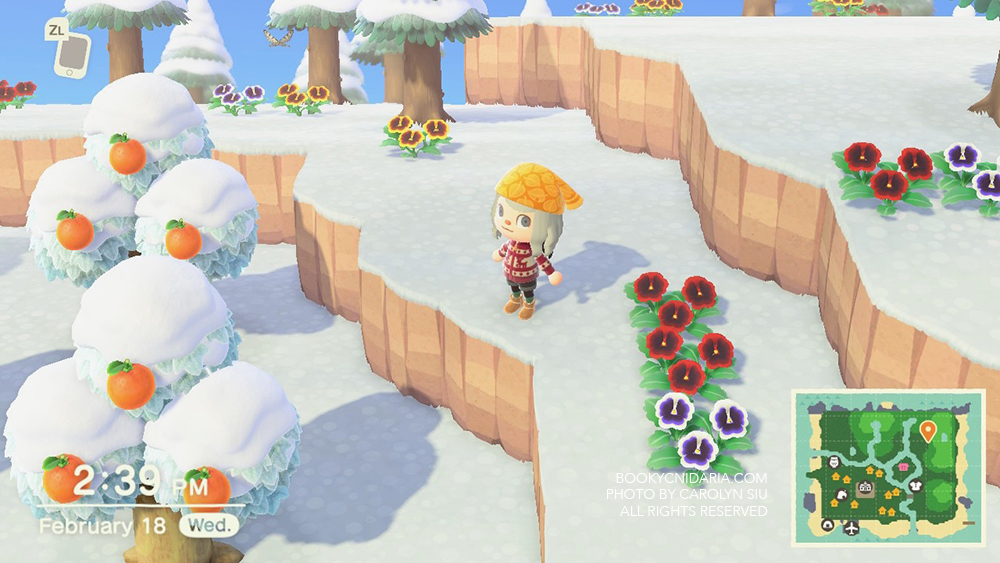1000x563 pixels.
Task: Click the airport plane icon on the minimap
Action: pyautogui.click(x=852, y=526)
